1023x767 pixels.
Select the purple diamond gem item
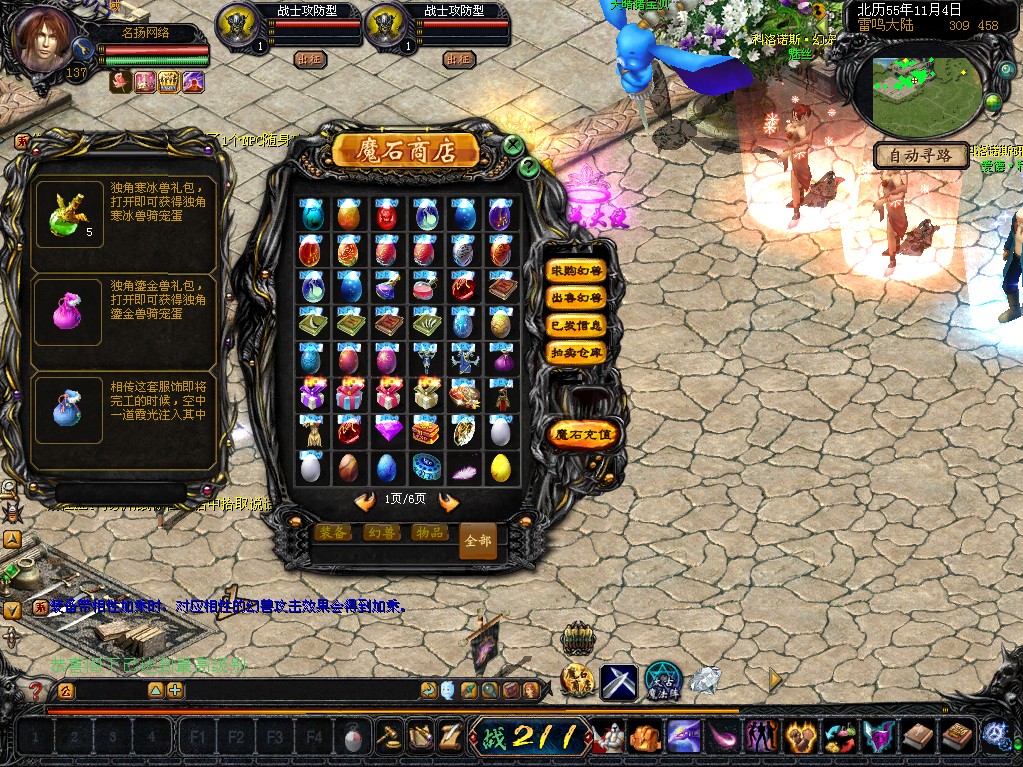387,431
